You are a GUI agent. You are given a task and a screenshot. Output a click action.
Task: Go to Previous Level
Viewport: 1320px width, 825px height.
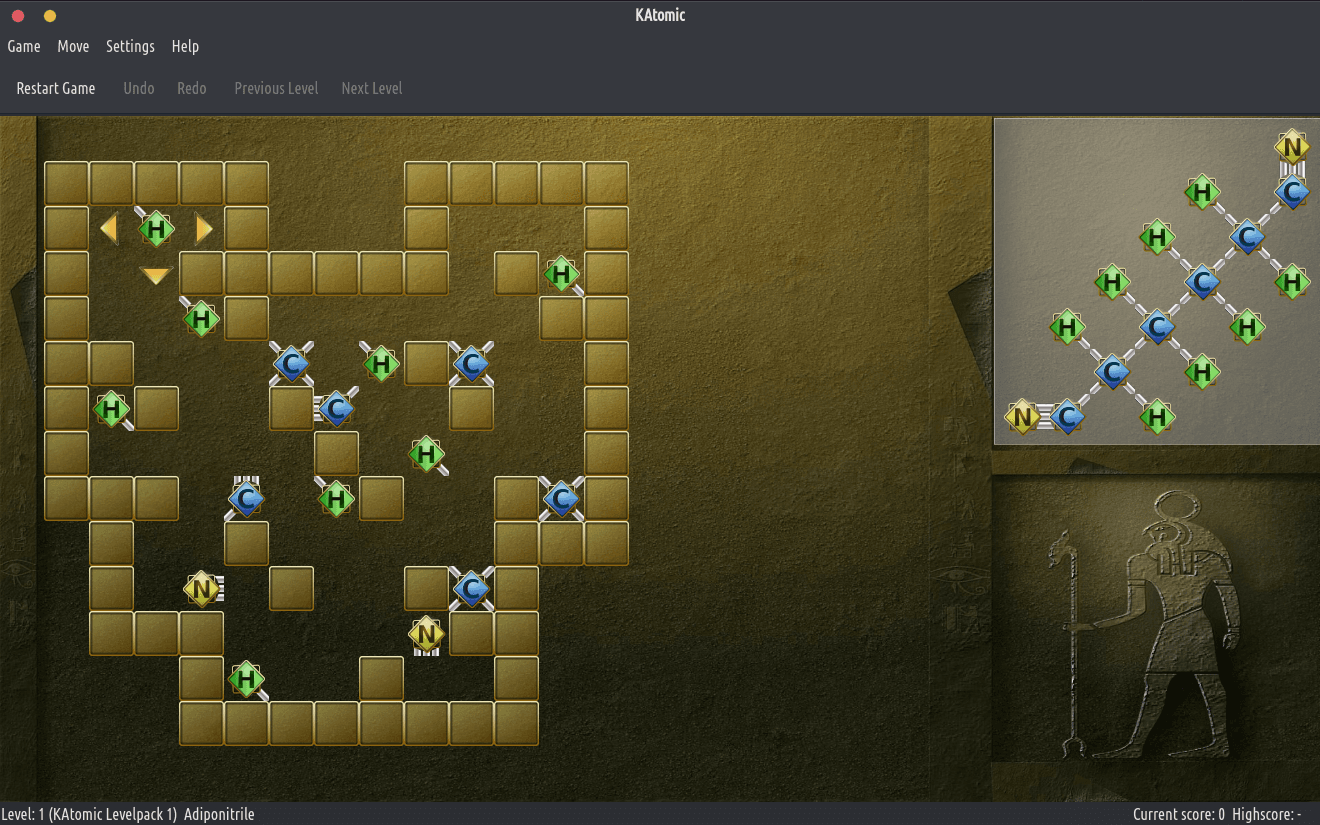276,88
